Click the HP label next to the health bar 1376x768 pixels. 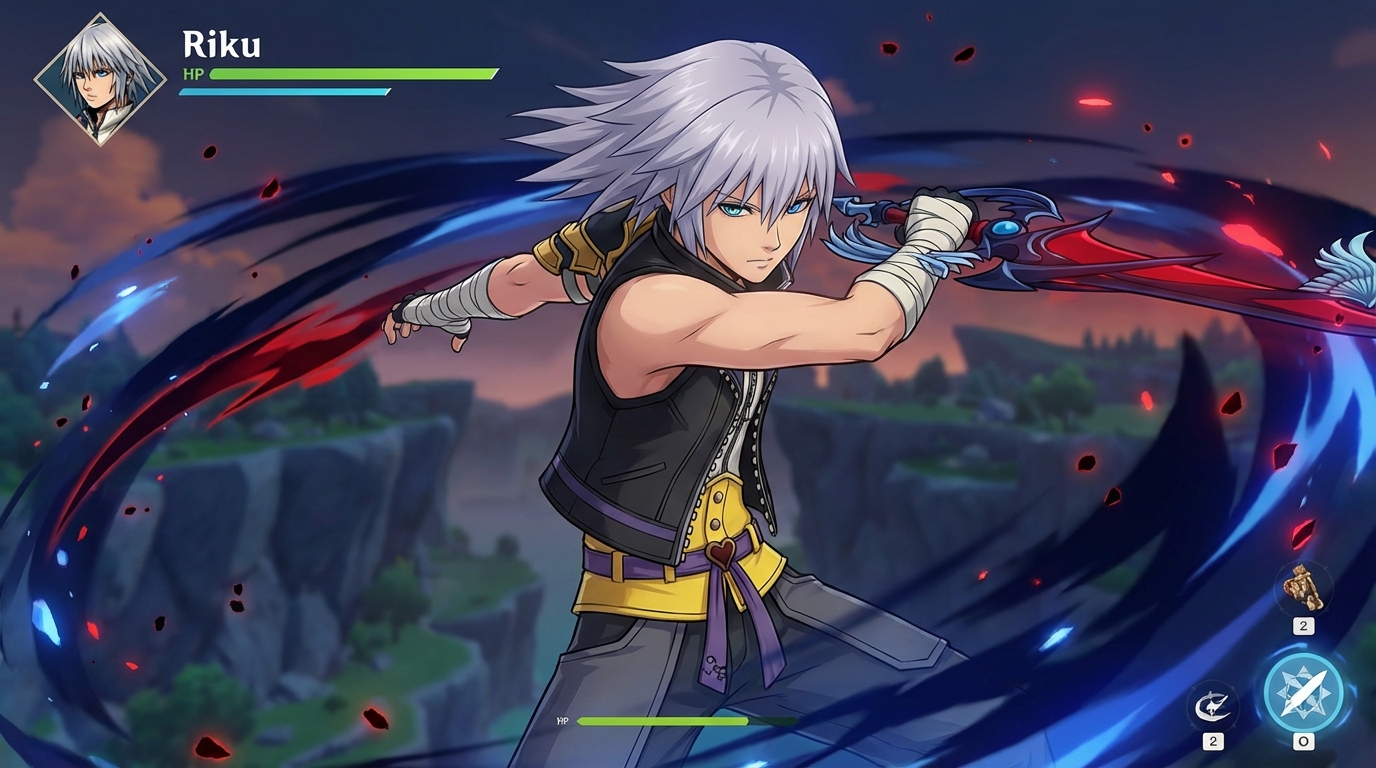[x=192, y=73]
